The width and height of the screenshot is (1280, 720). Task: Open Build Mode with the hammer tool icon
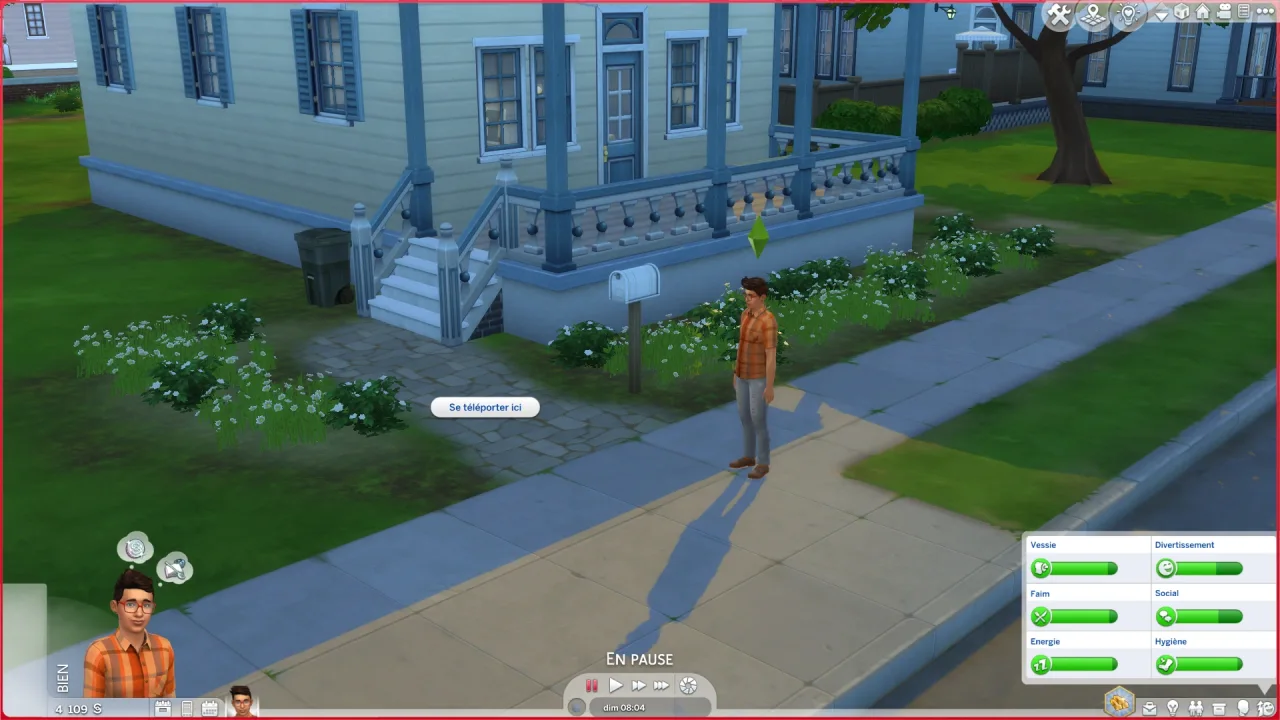(x=1058, y=14)
